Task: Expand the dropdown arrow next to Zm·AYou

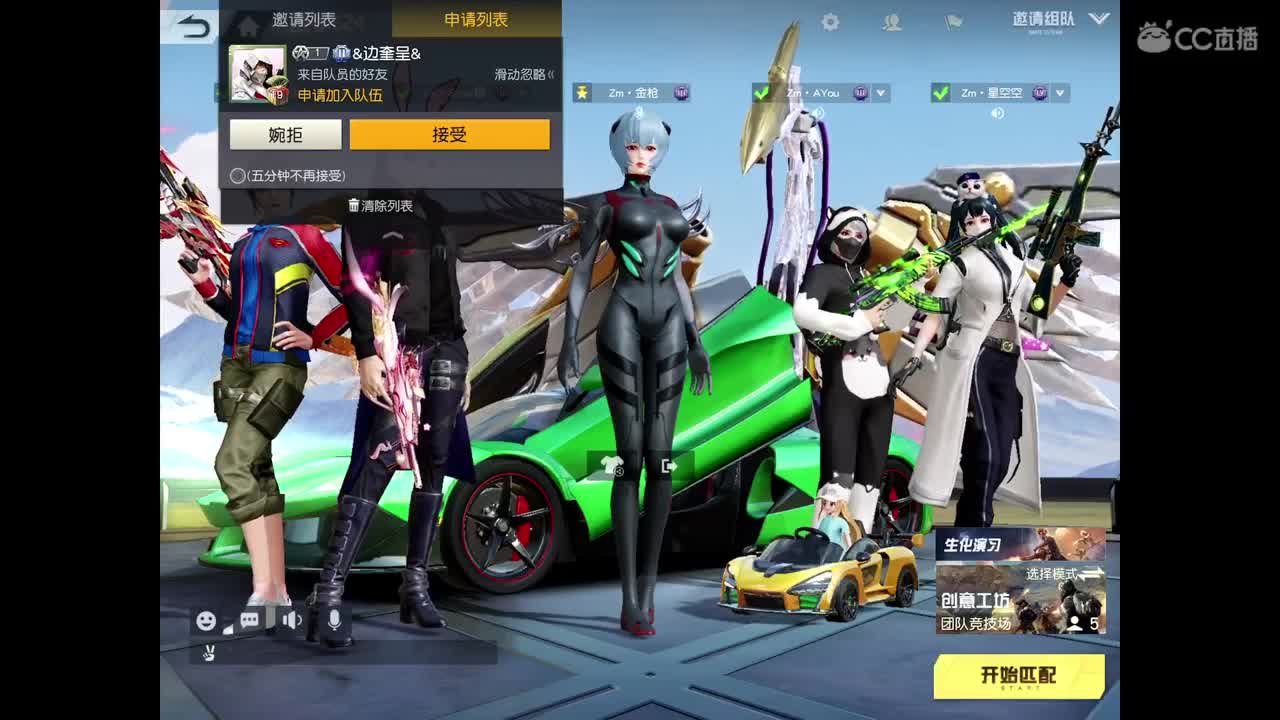Action: coord(880,92)
